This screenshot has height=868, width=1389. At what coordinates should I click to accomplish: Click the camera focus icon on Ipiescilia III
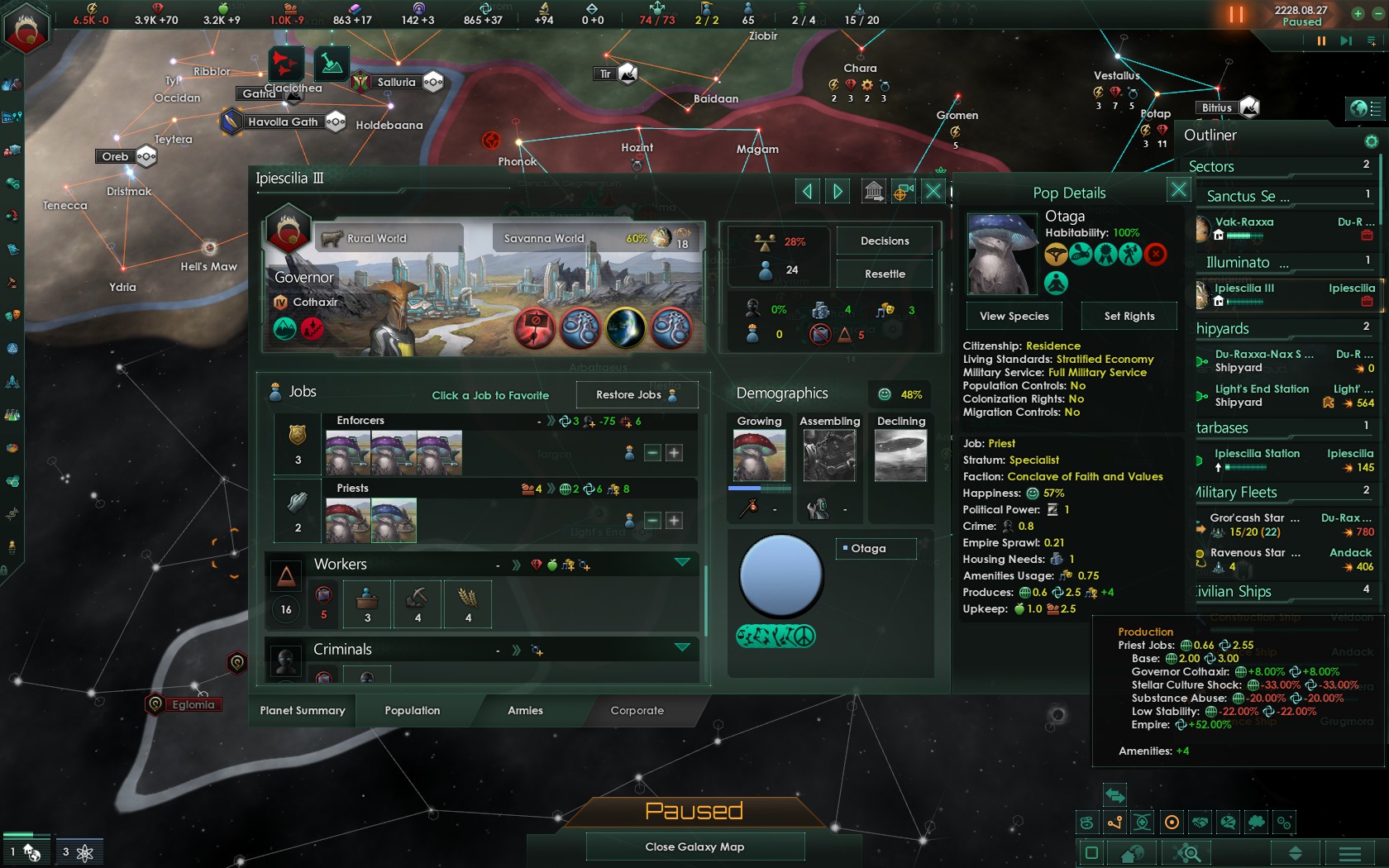tap(903, 190)
